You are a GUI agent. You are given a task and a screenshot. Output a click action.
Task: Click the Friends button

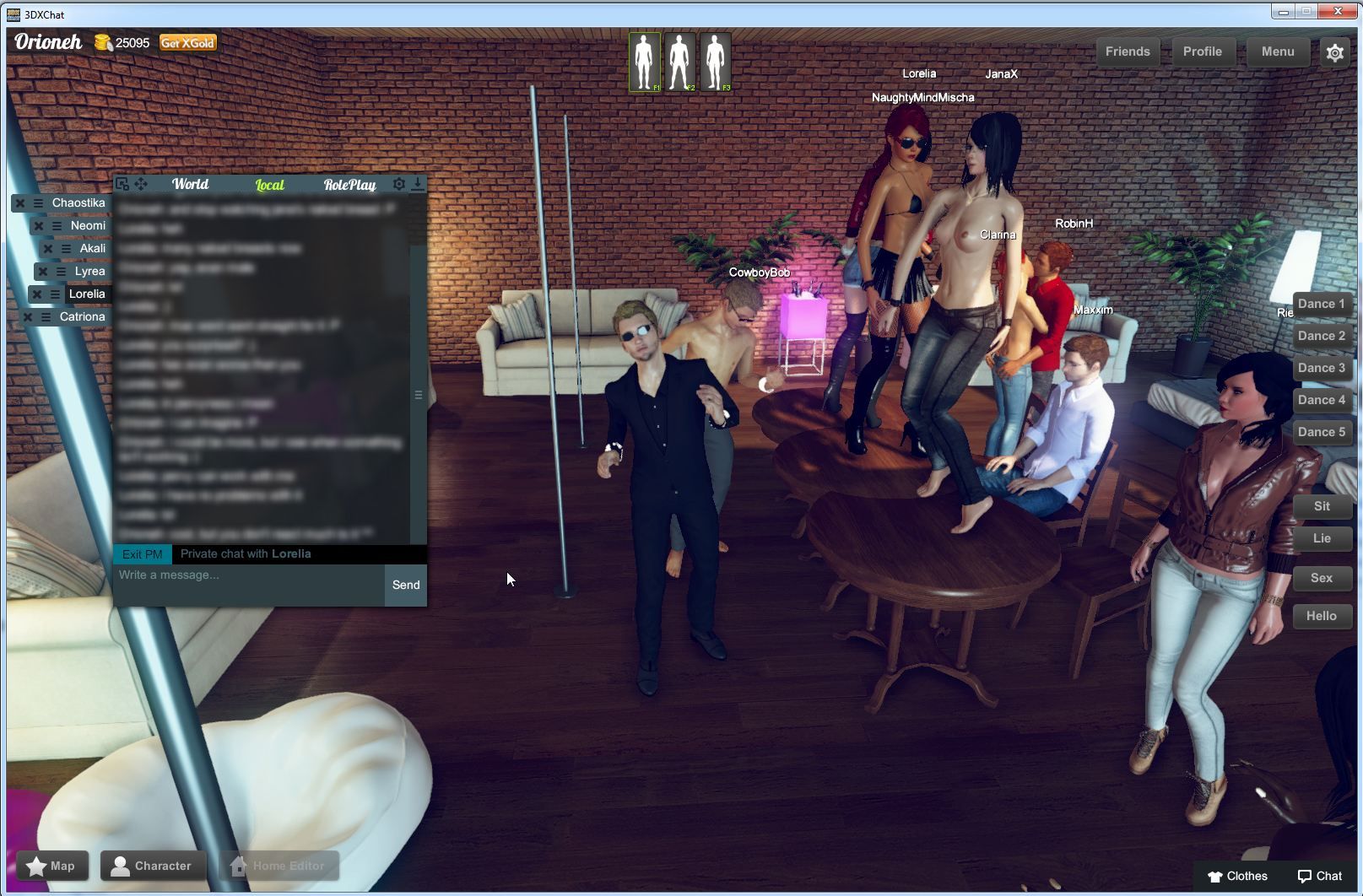[1127, 51]
